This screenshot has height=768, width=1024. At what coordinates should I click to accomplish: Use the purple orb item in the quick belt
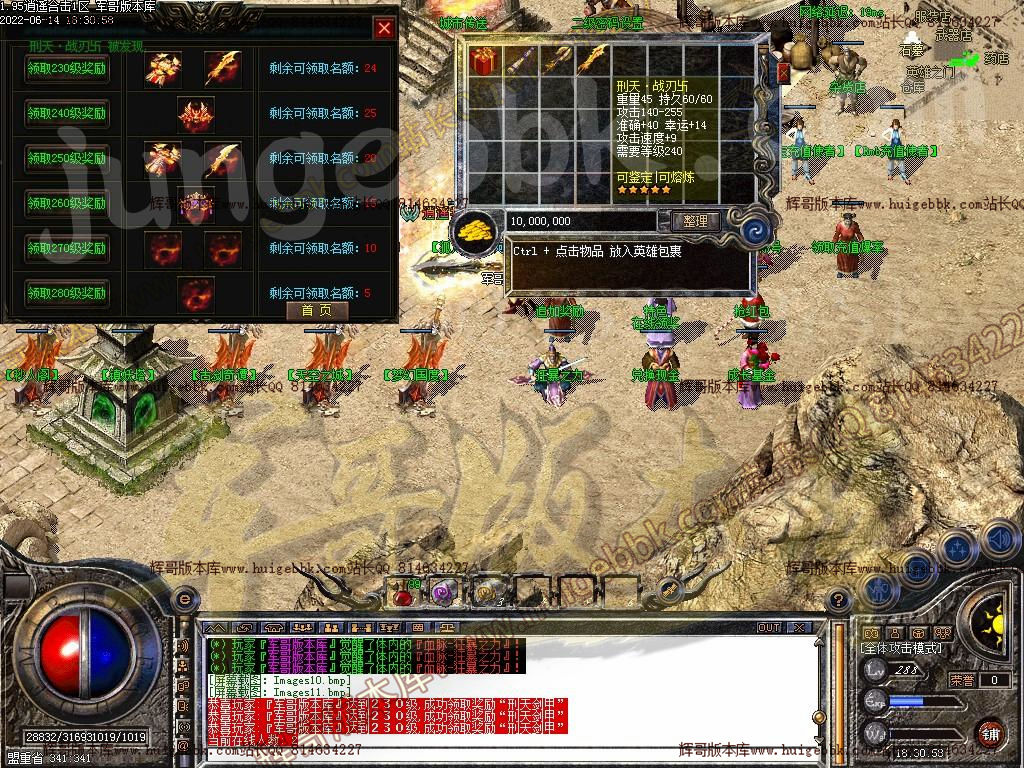click(443, 593)
